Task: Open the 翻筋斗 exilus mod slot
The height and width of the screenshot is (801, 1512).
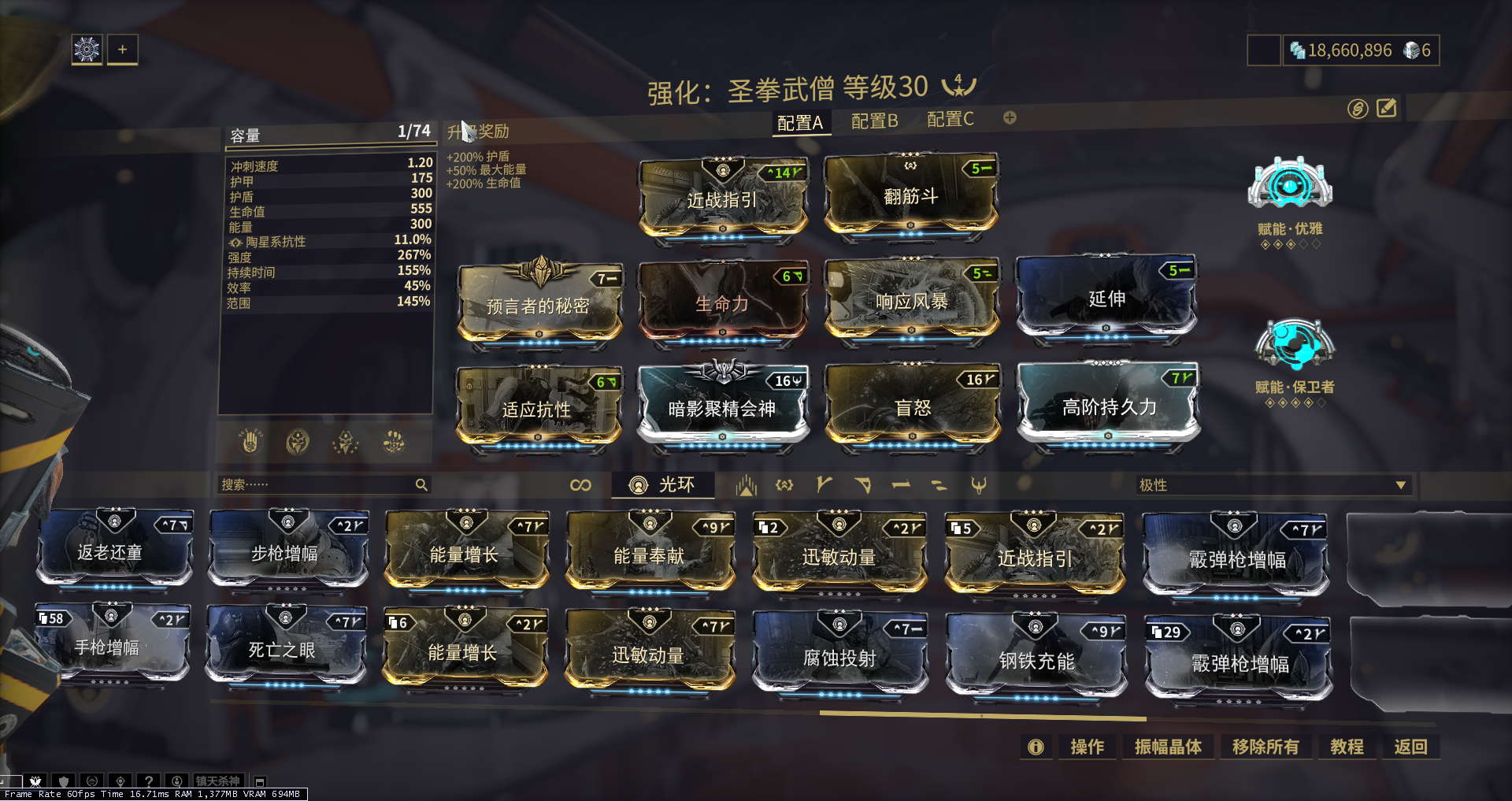Action: tap(911, 195)
